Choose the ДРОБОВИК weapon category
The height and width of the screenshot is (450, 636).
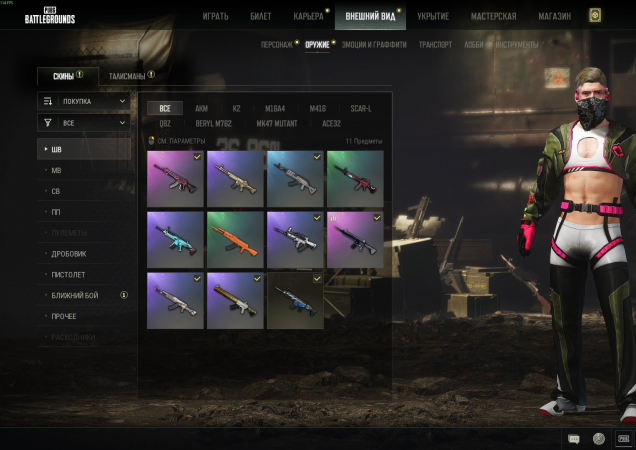[69, 253]
